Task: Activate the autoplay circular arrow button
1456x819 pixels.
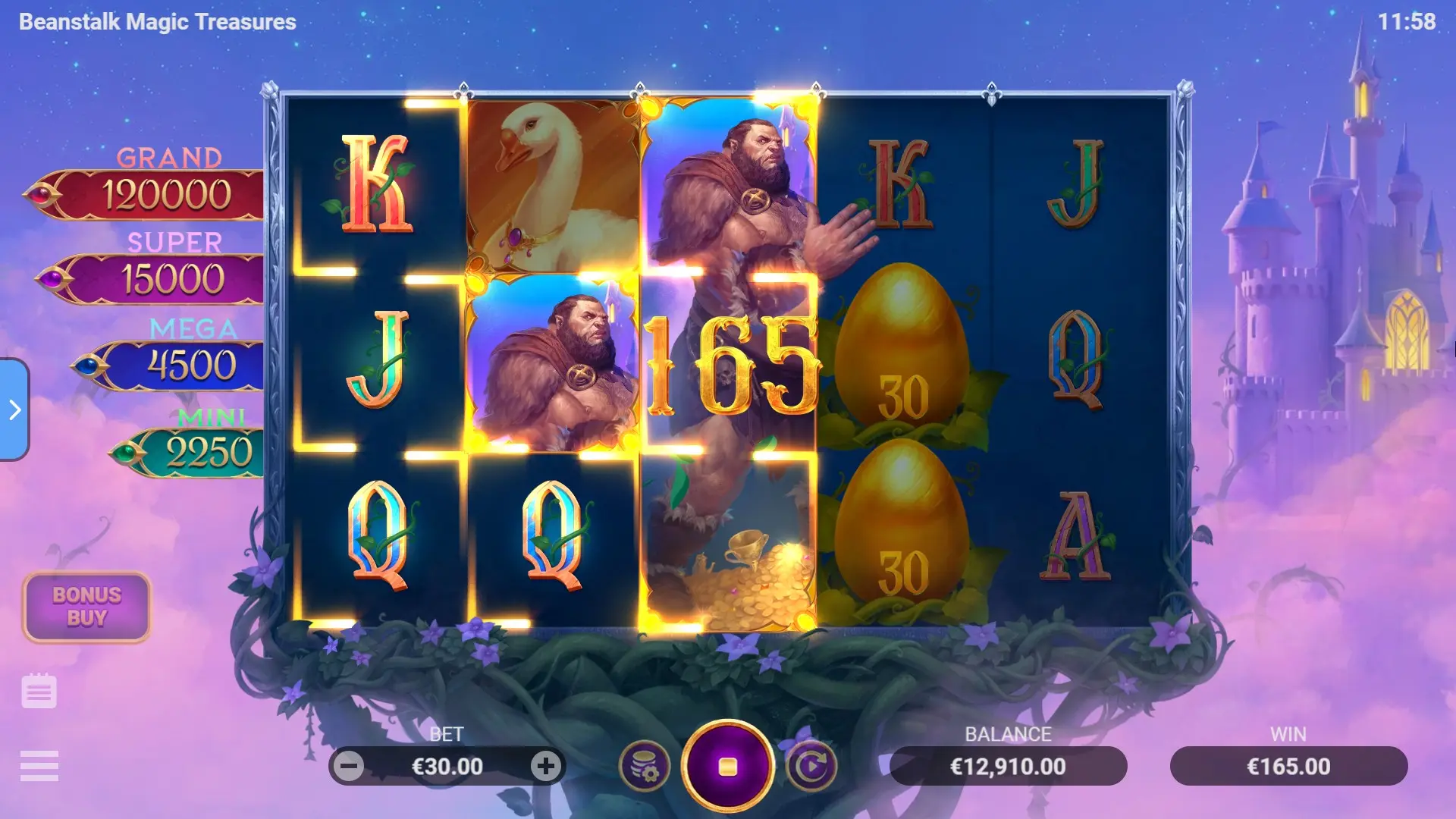Action: click(811, 766)
